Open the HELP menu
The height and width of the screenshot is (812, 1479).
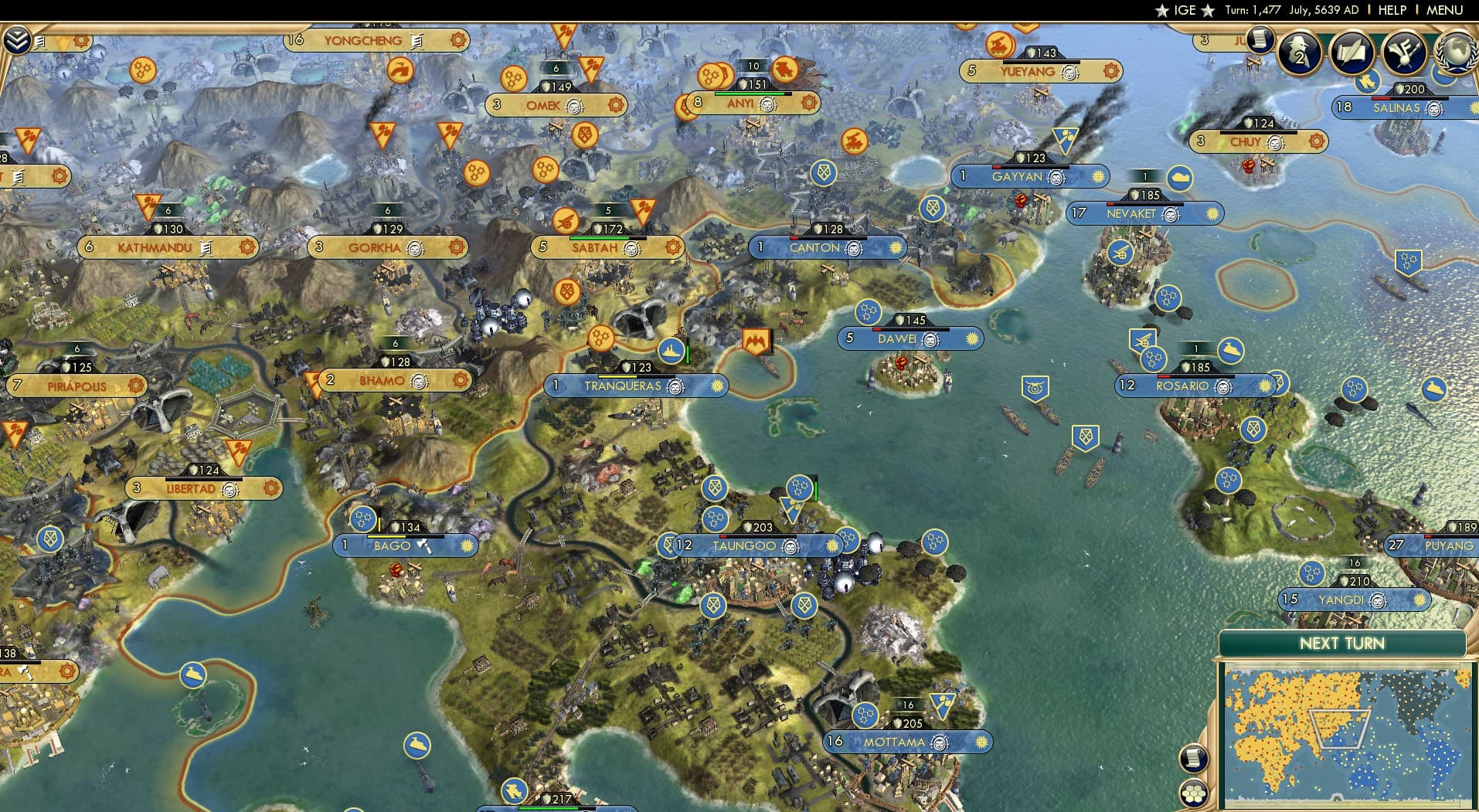coord(1391,10)
